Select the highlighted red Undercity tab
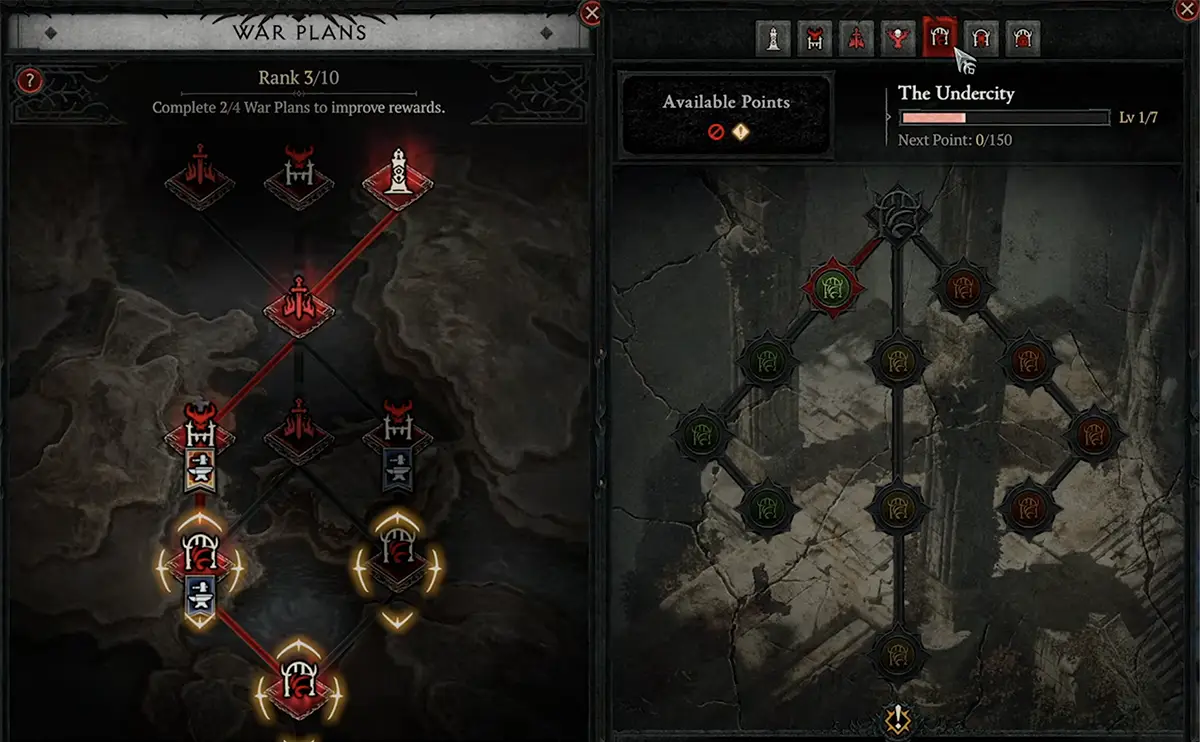The height and width of the screenshot is (742, 1200). [x=940, y=40]
